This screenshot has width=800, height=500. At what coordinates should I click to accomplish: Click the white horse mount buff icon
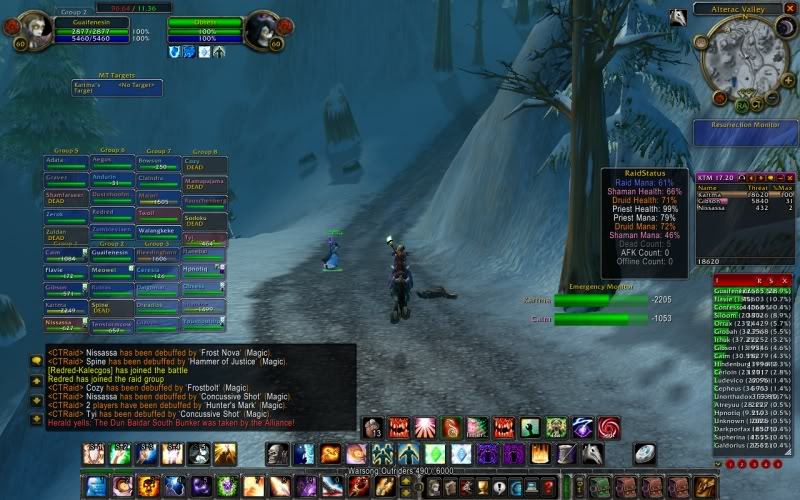click(678, 17)
